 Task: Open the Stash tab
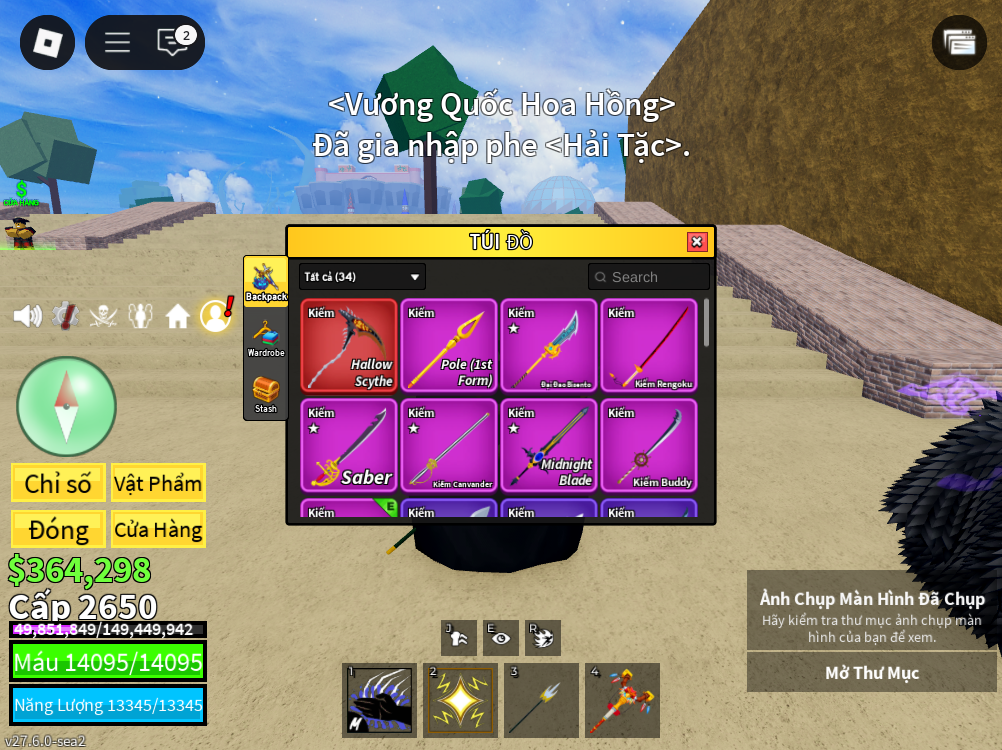[x=266, y=394]
